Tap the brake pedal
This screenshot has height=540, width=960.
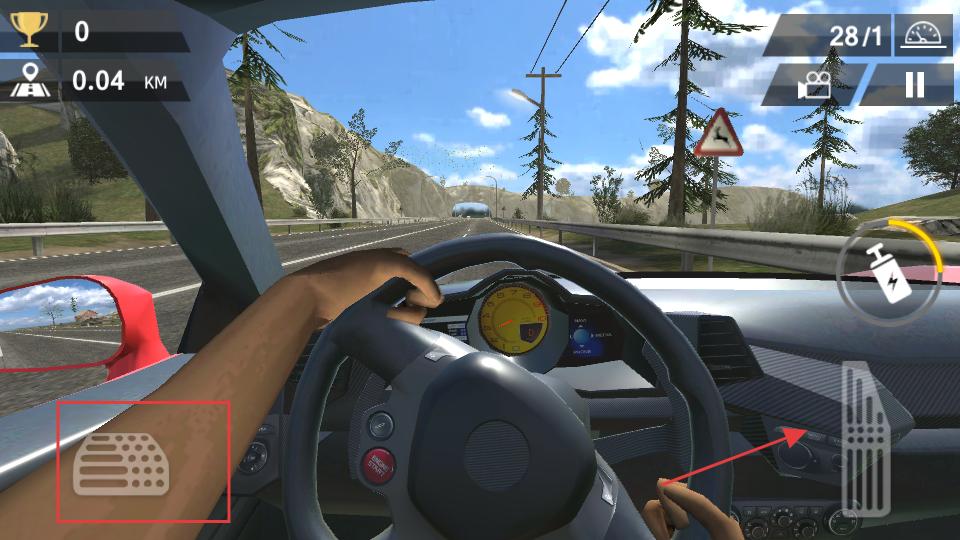coord(121,463)
